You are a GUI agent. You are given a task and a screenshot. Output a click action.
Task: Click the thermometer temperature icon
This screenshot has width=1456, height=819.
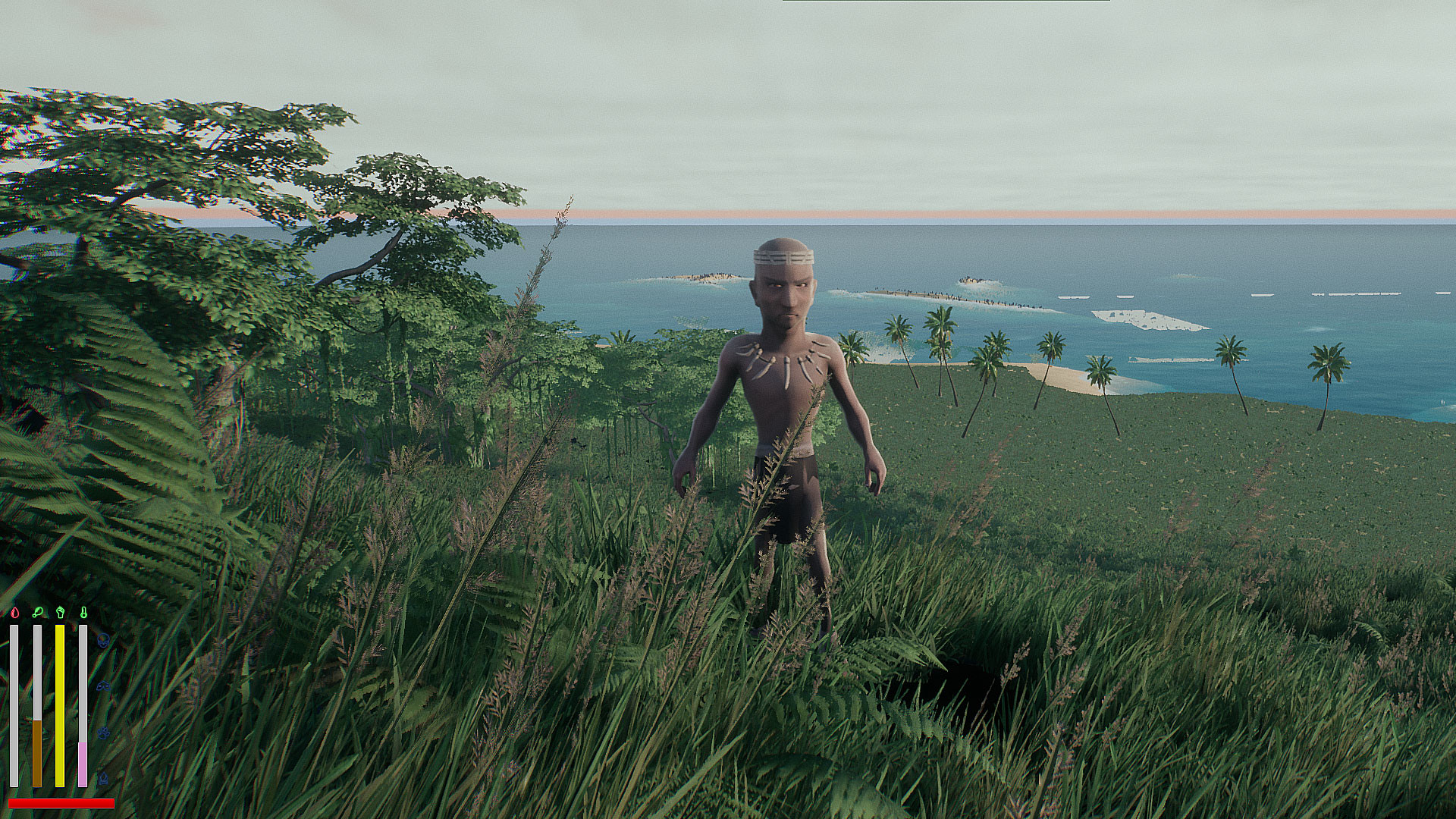coord(84,613)
